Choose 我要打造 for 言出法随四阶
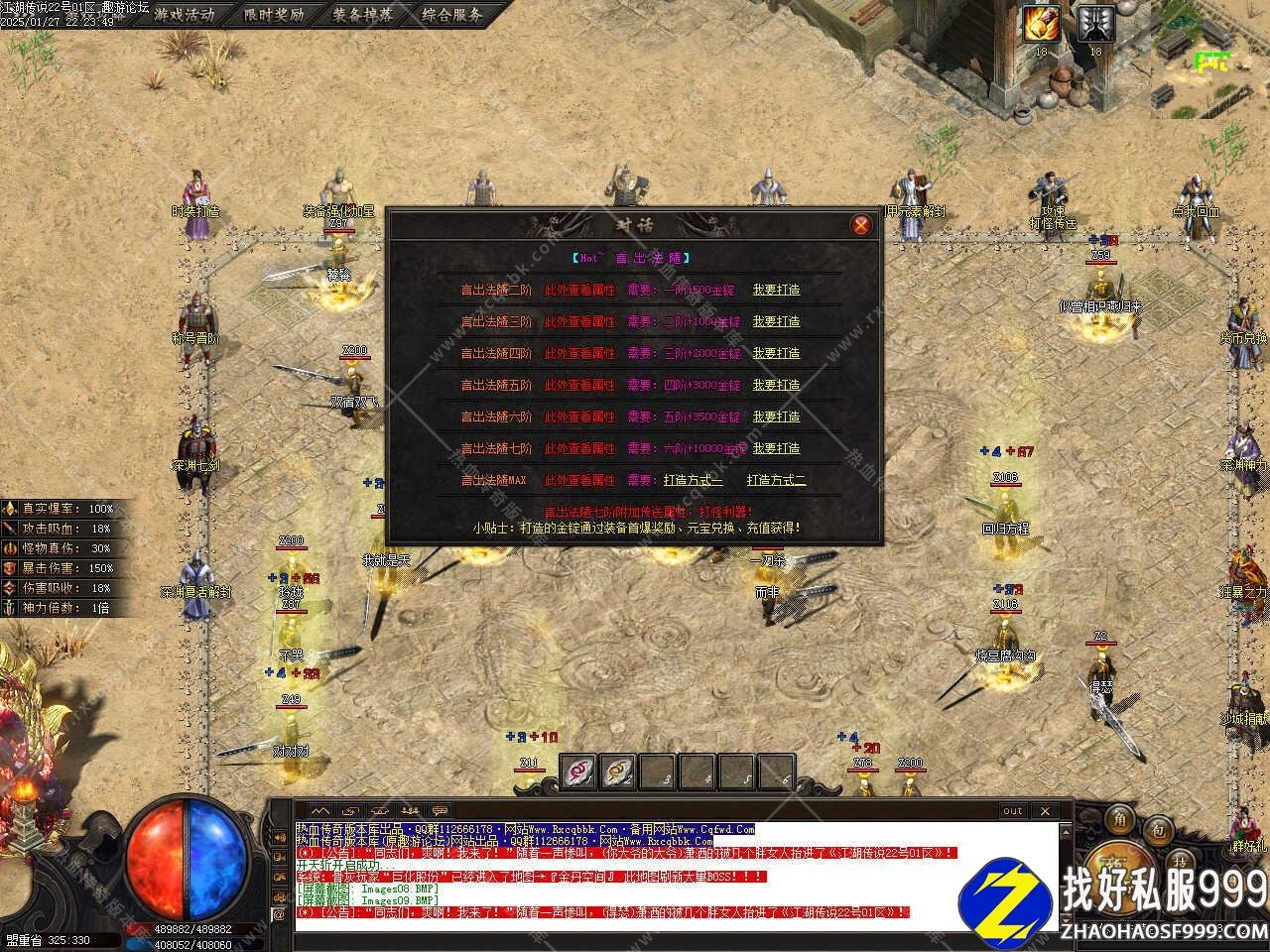This screenshot has width=1270, height=952. pos(776,354)
